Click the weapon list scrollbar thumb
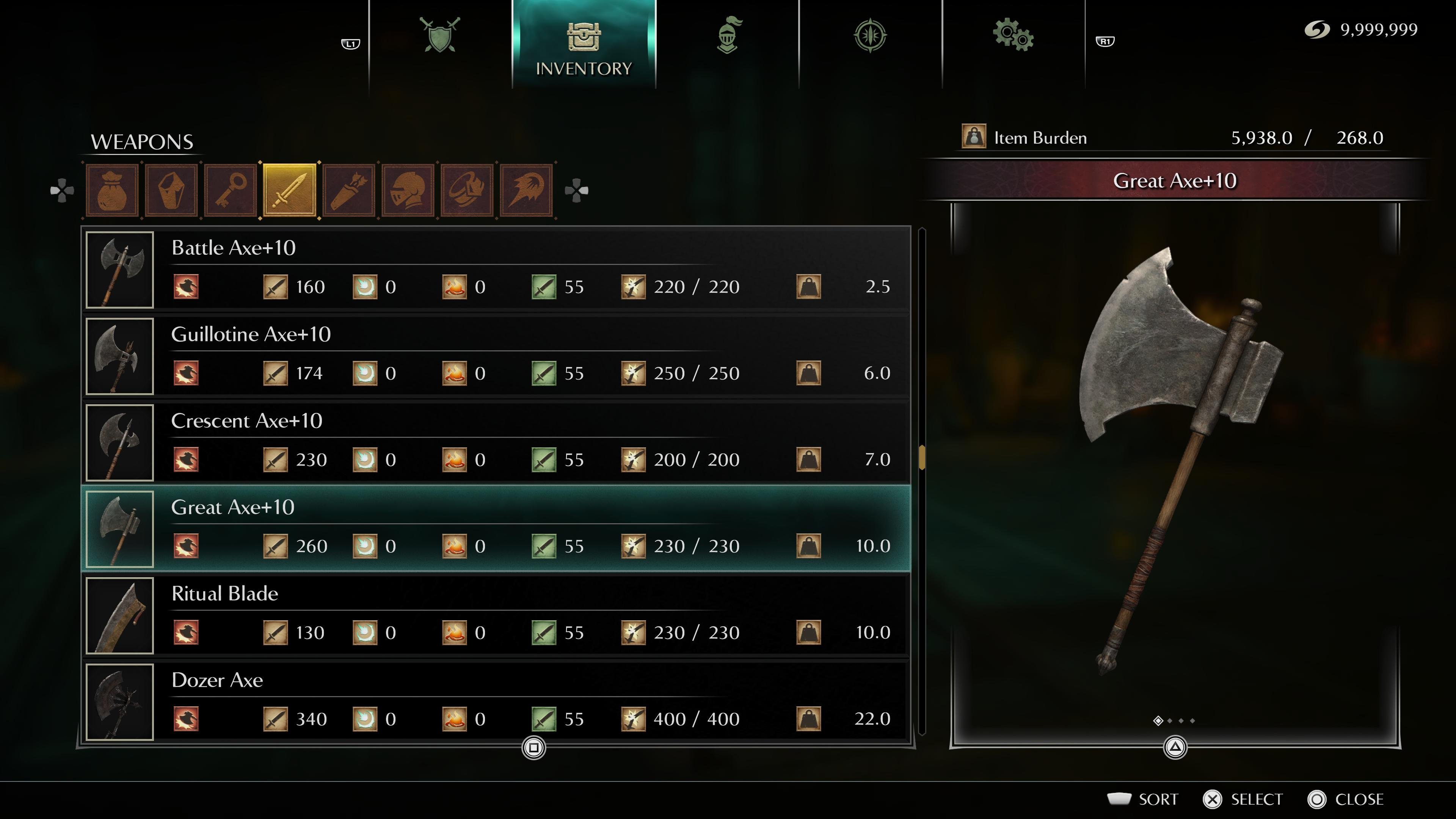The width and height of the screenshot is (1456, 819). click(922, 457)
